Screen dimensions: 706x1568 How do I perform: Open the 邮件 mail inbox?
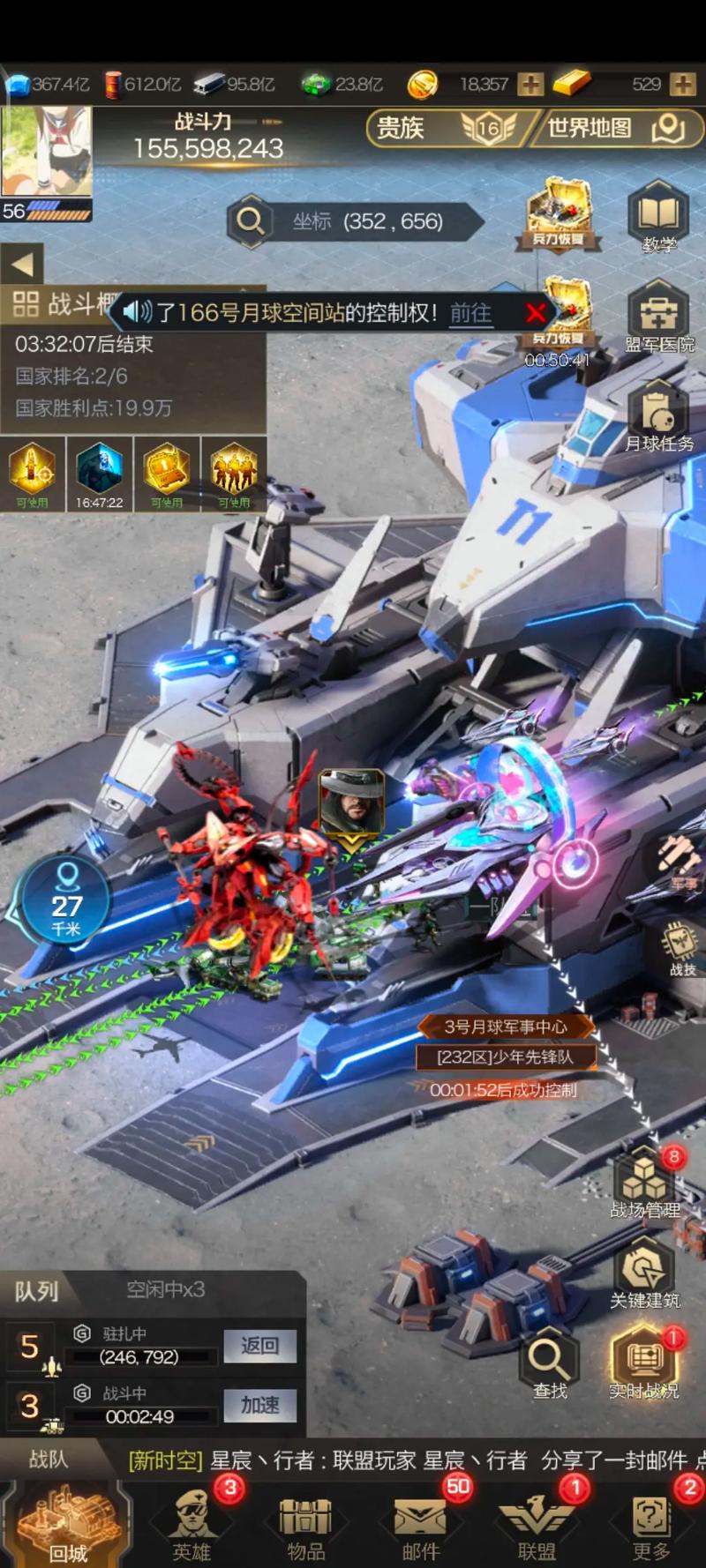[420, 1524]
